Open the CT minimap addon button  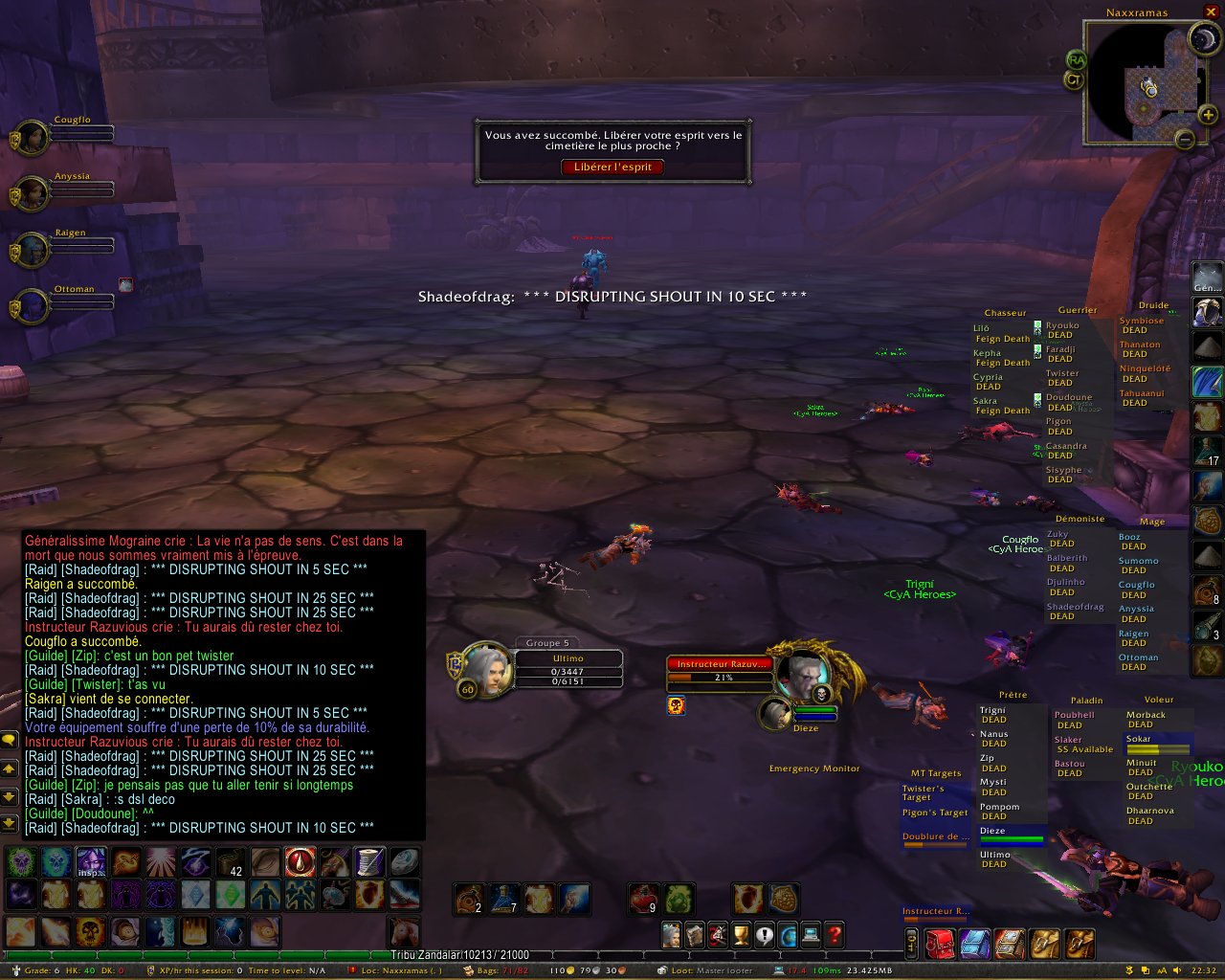1074,80
